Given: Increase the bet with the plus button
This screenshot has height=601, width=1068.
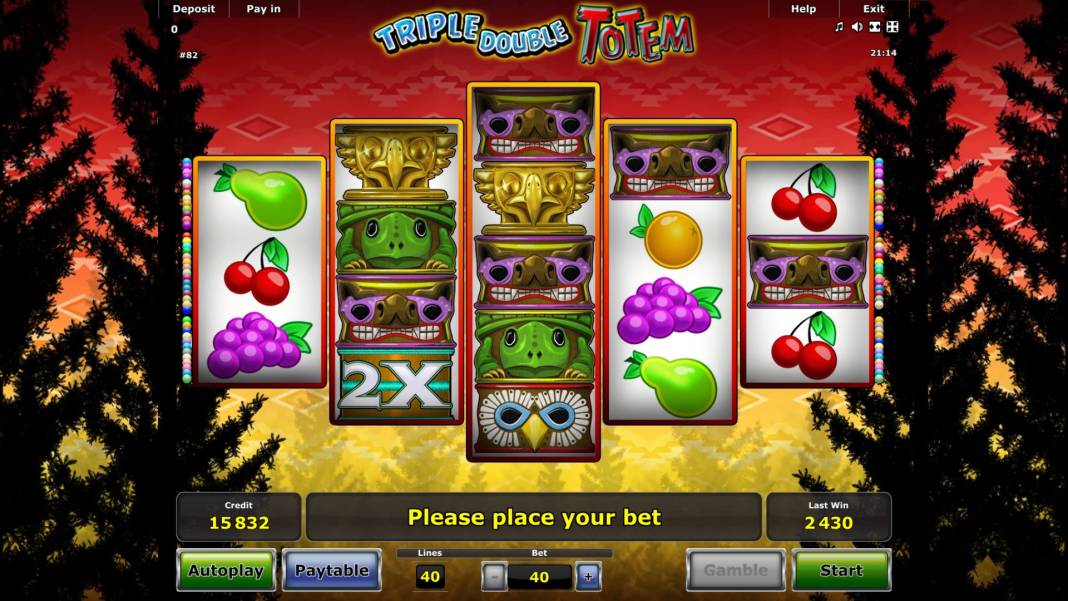Looking at the screenshot, I should point(588,576).
